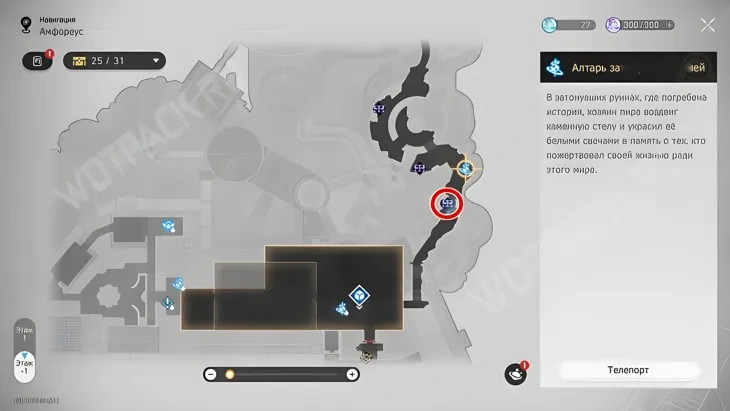Open the planet icon with red notification
The image size is (730, 411).
515,373
